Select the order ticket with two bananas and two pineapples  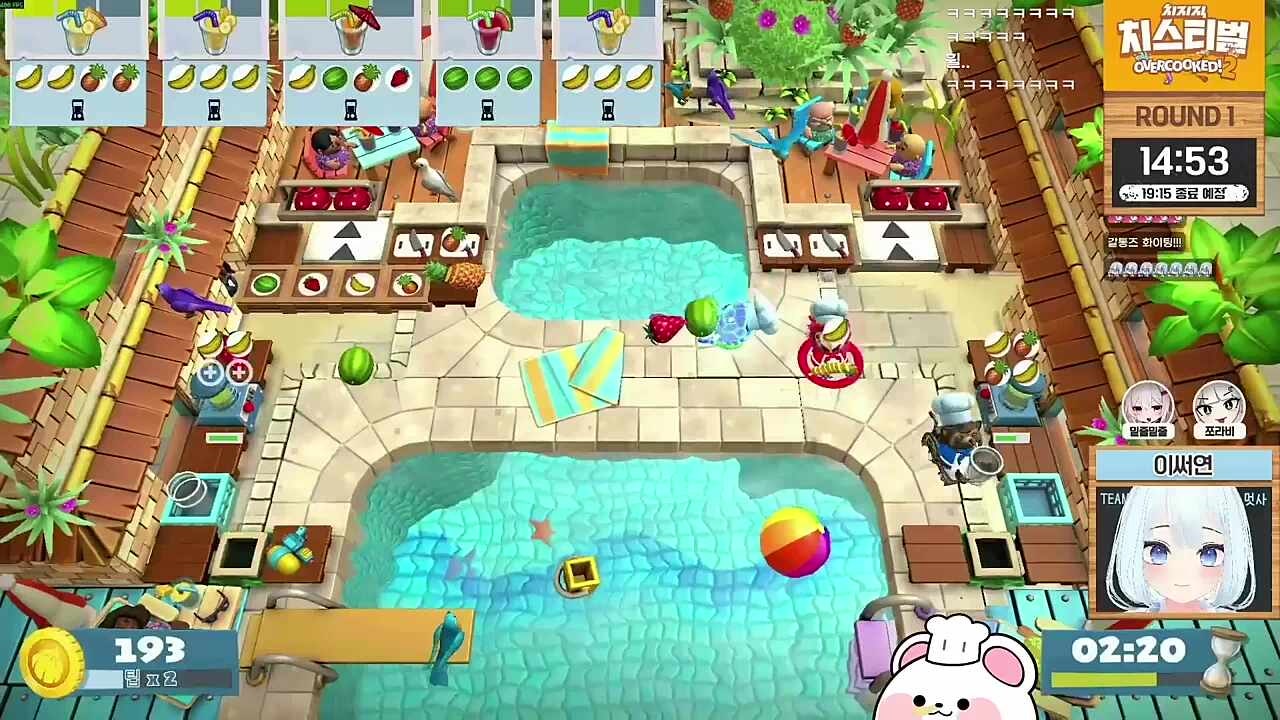coord(77,62)
